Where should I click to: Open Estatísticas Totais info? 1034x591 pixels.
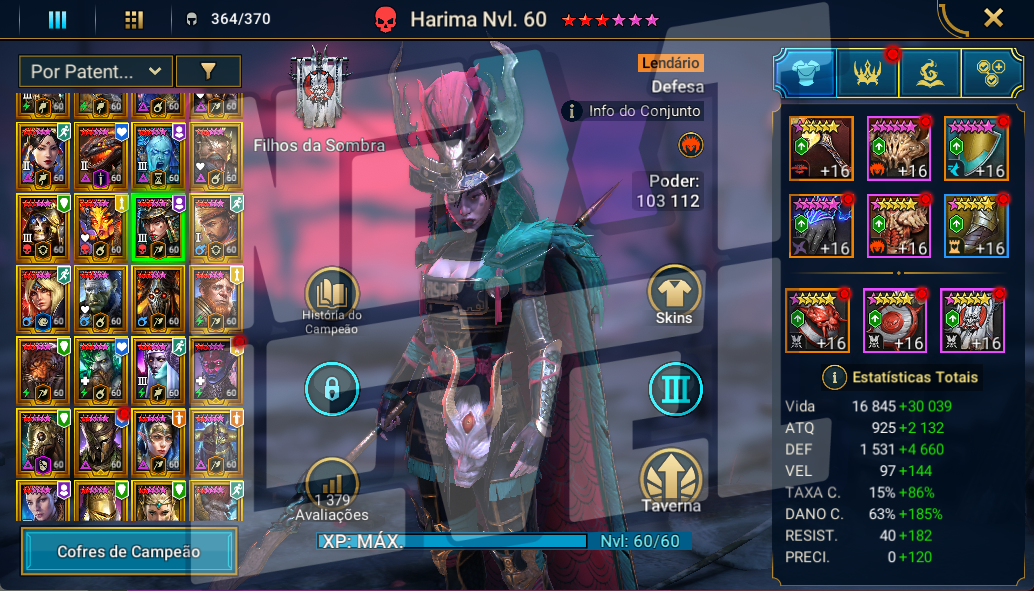[899, 377]
